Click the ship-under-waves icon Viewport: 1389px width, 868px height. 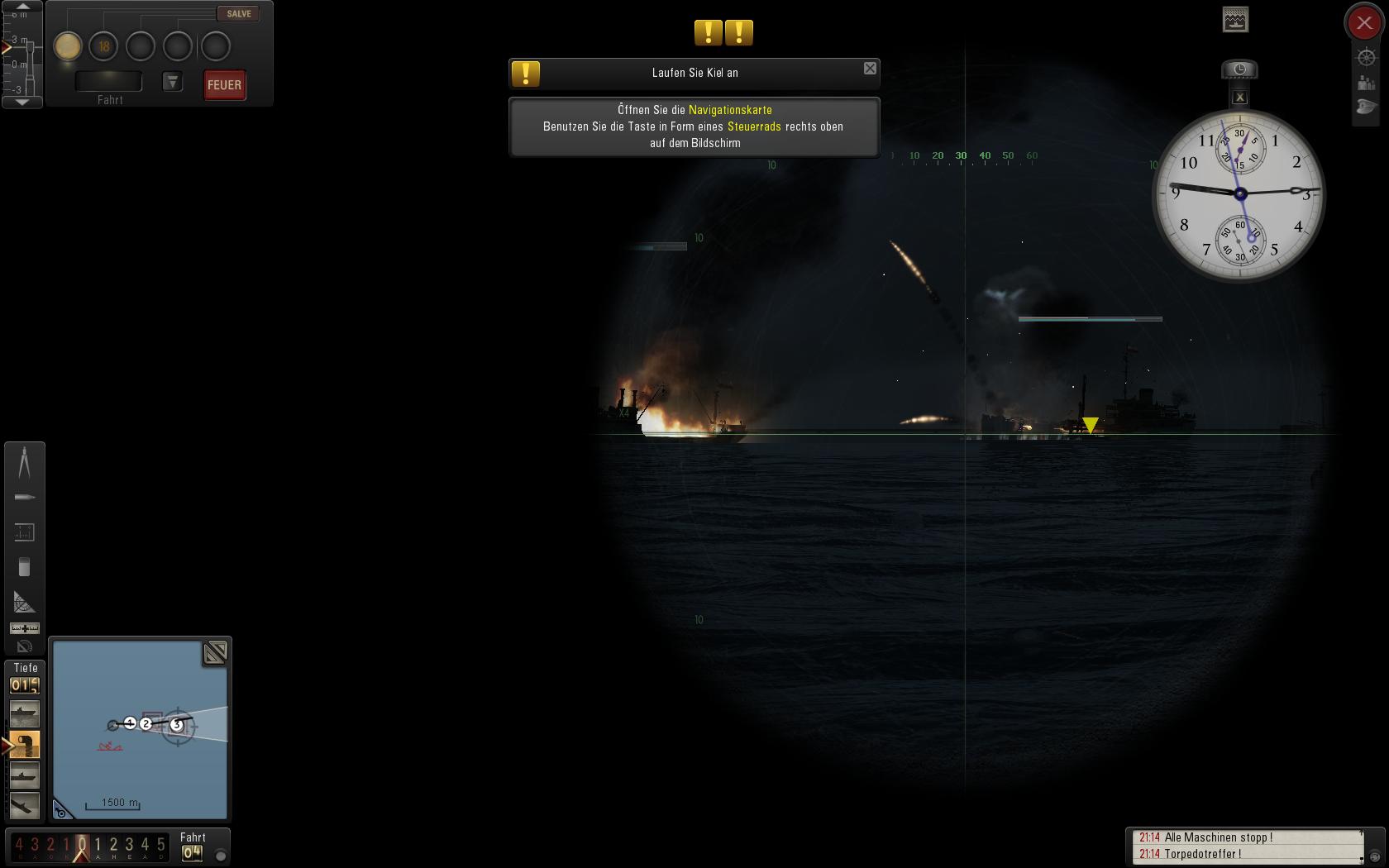(1235, 20)
